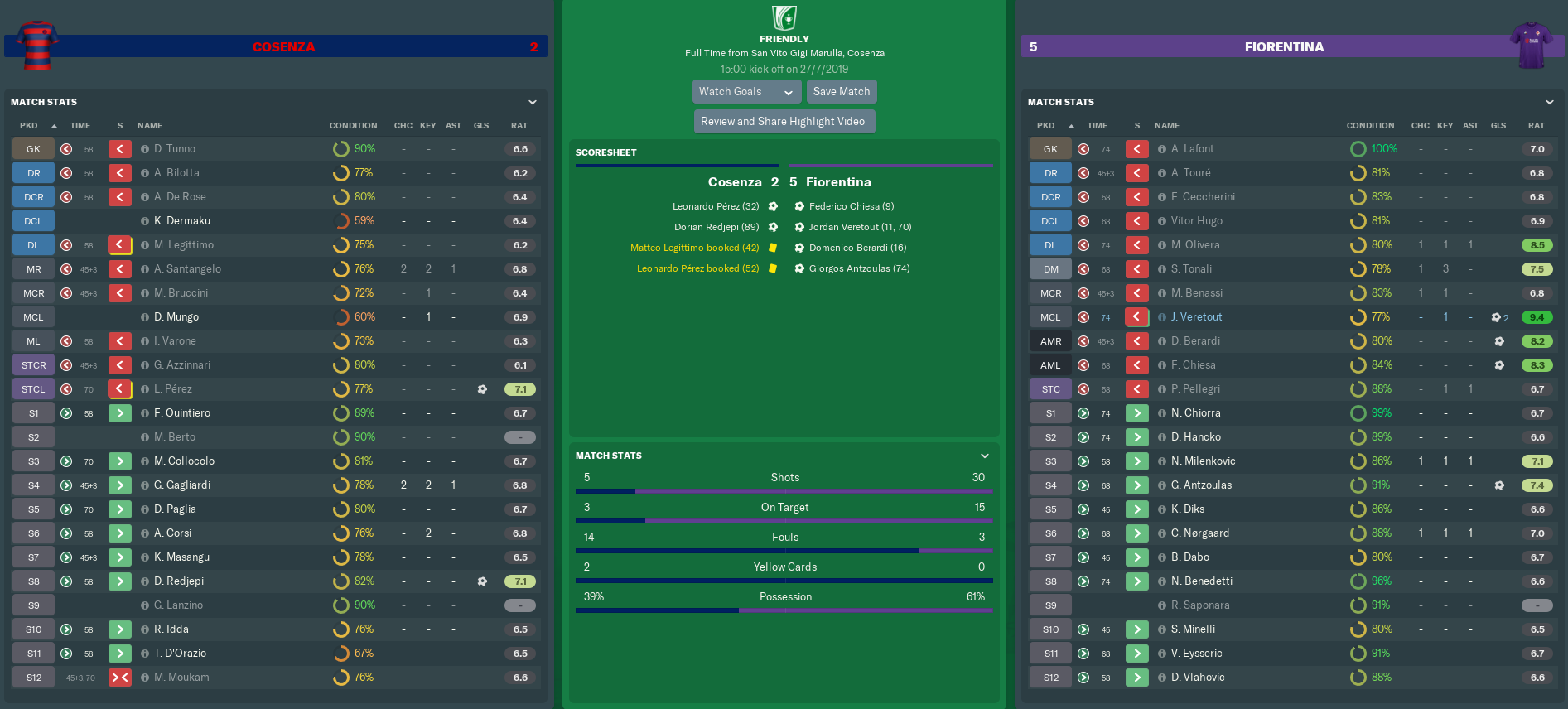Sort Cosenza players by NAME column
Viewport: 1568px width, 709px height.
[x=150, y=126]
